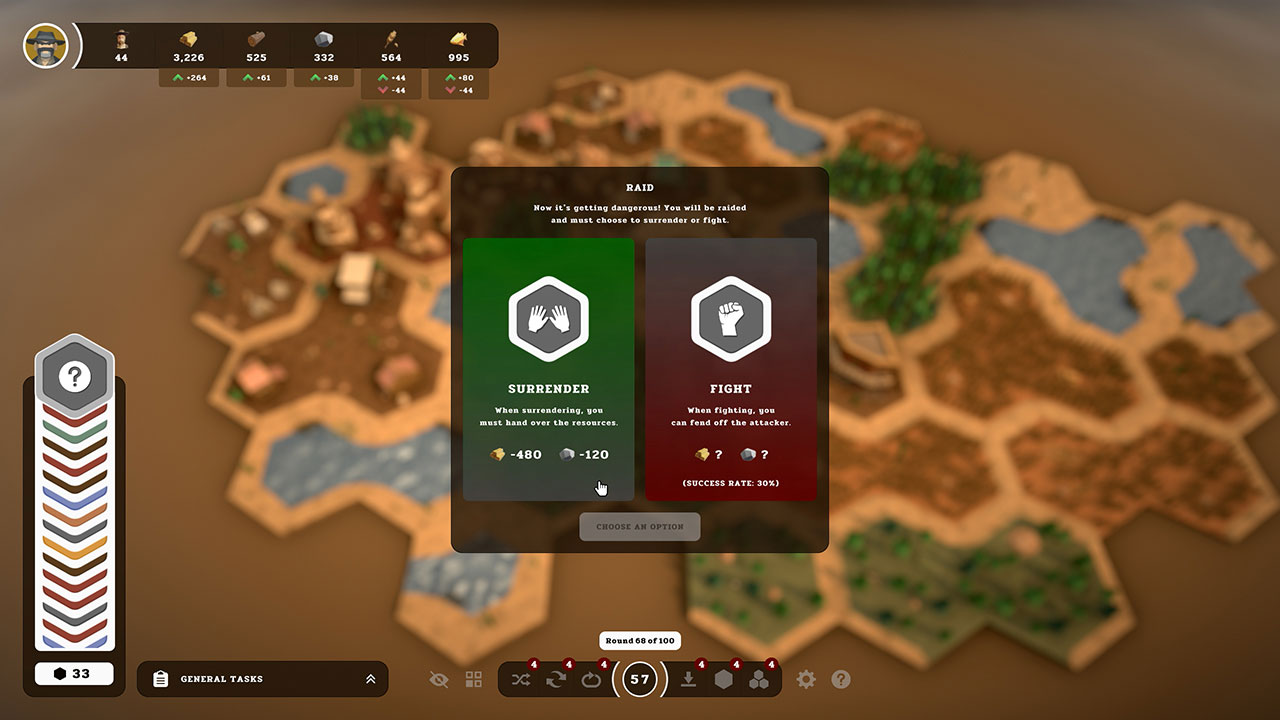The image size is (1280, 720).
Task: Select the Fight option card
Action: tap(731, 370)
